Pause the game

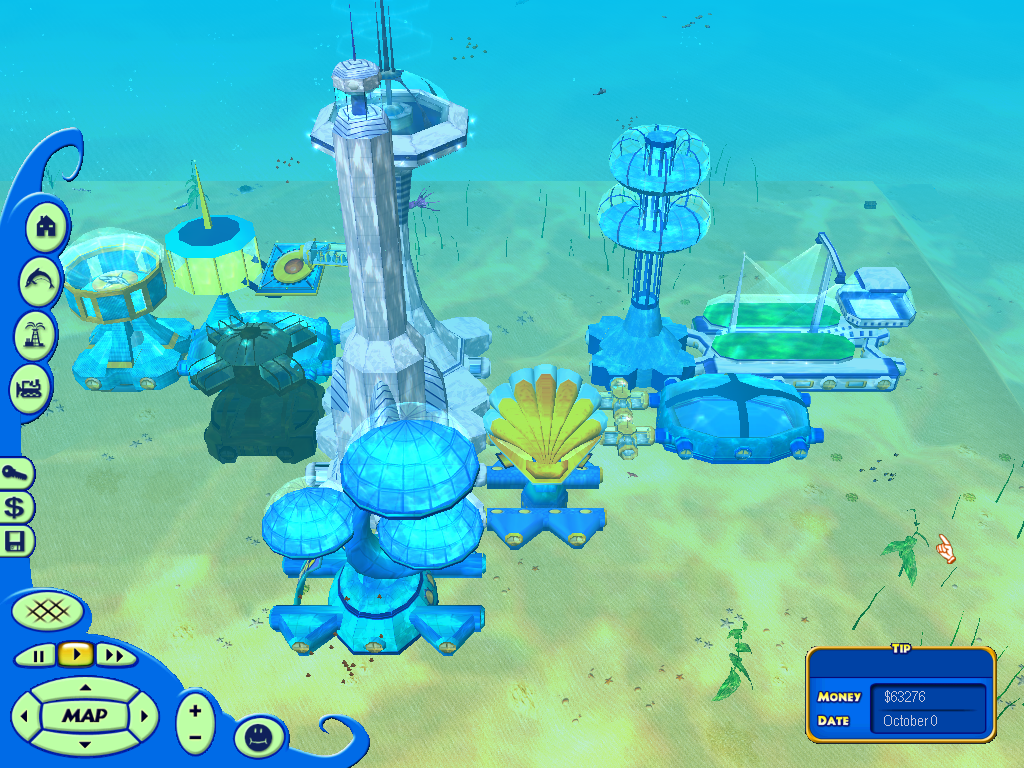39,656
